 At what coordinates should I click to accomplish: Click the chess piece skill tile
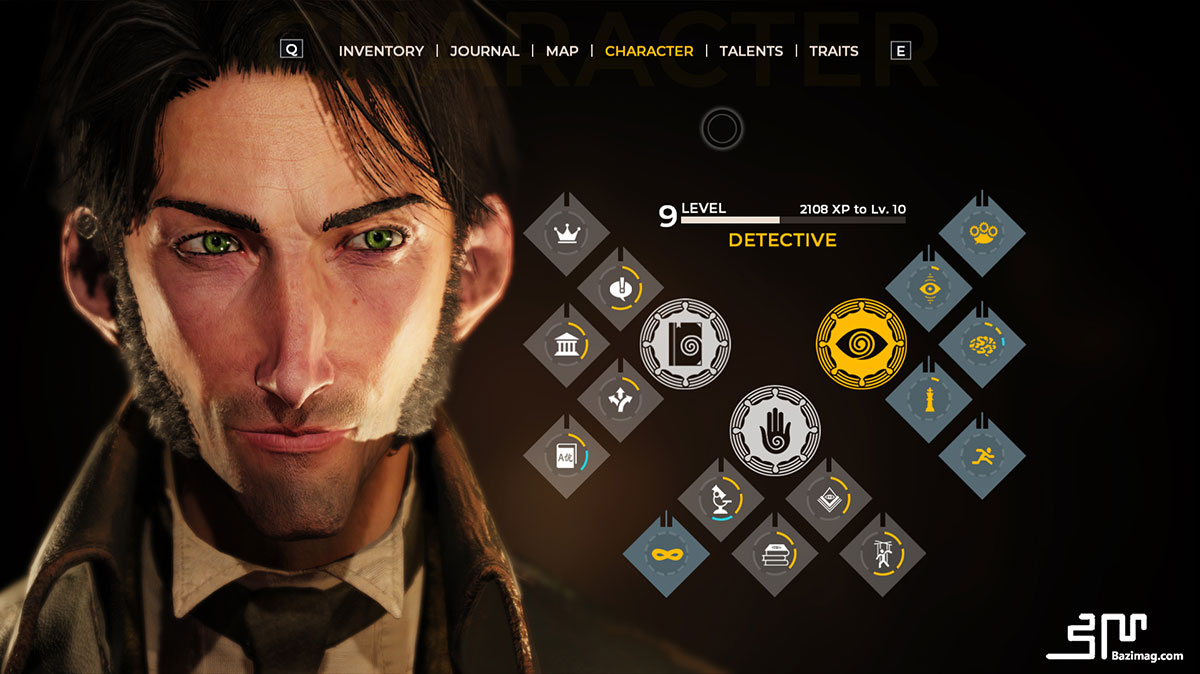coord(929,400)
